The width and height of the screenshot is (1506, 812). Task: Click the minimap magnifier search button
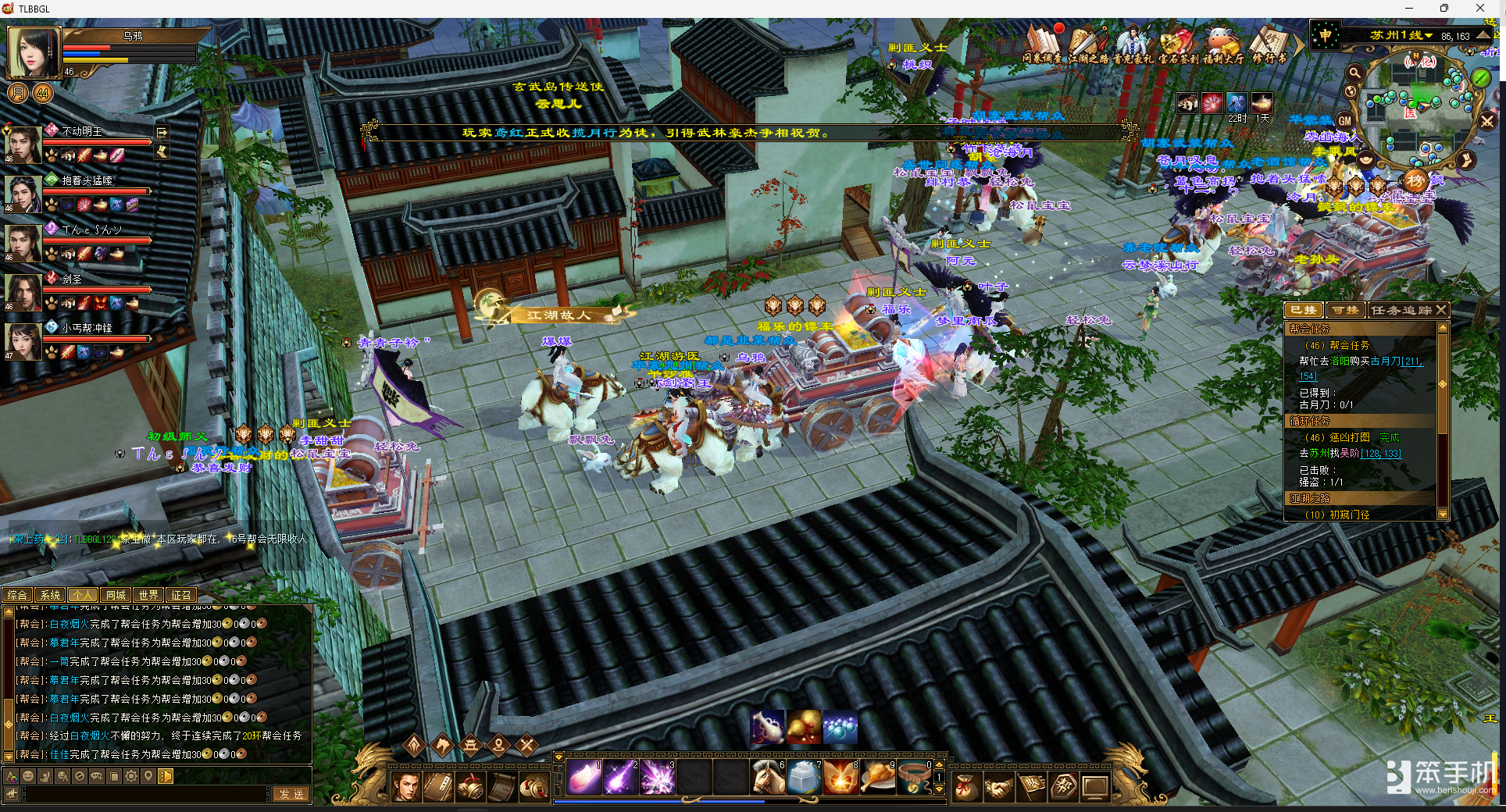(1354, 73)
